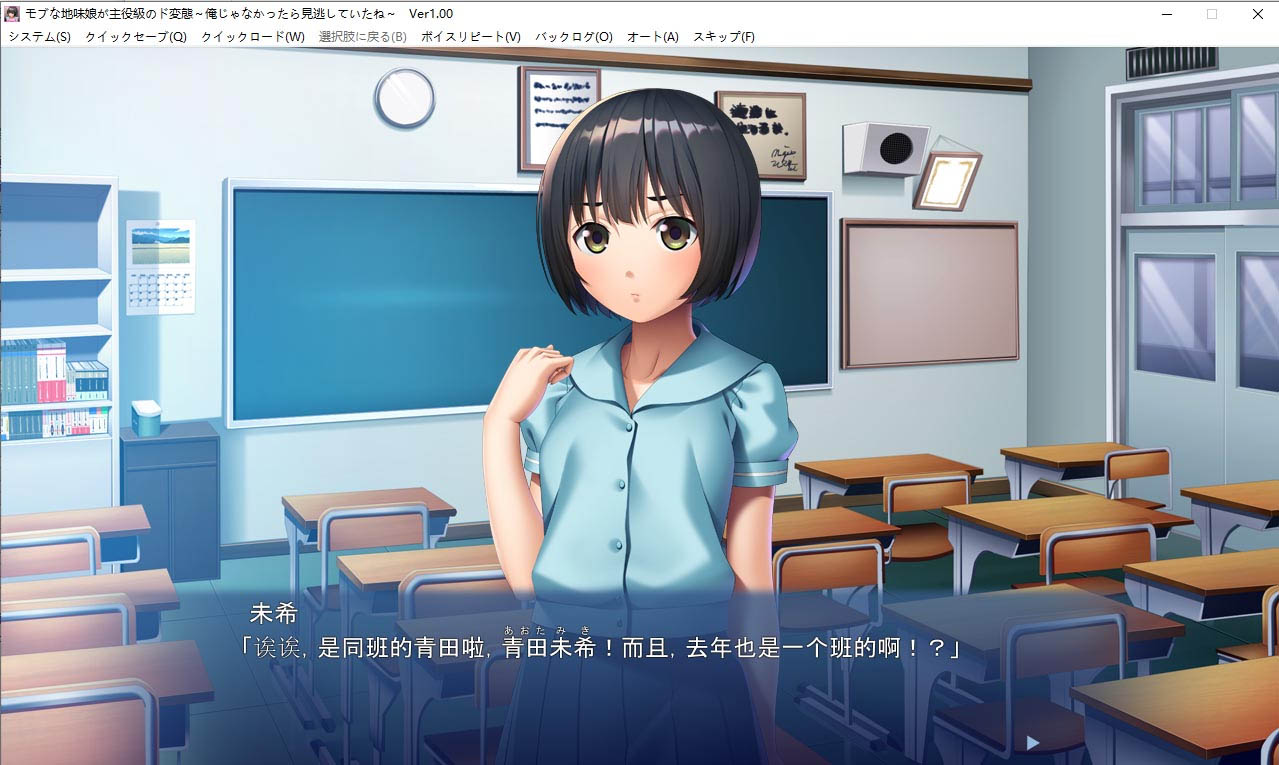Viewport: 1279px width, 765px height.
Task: Advance dialogue with the arrow indicator
Action: (1033, 743)
